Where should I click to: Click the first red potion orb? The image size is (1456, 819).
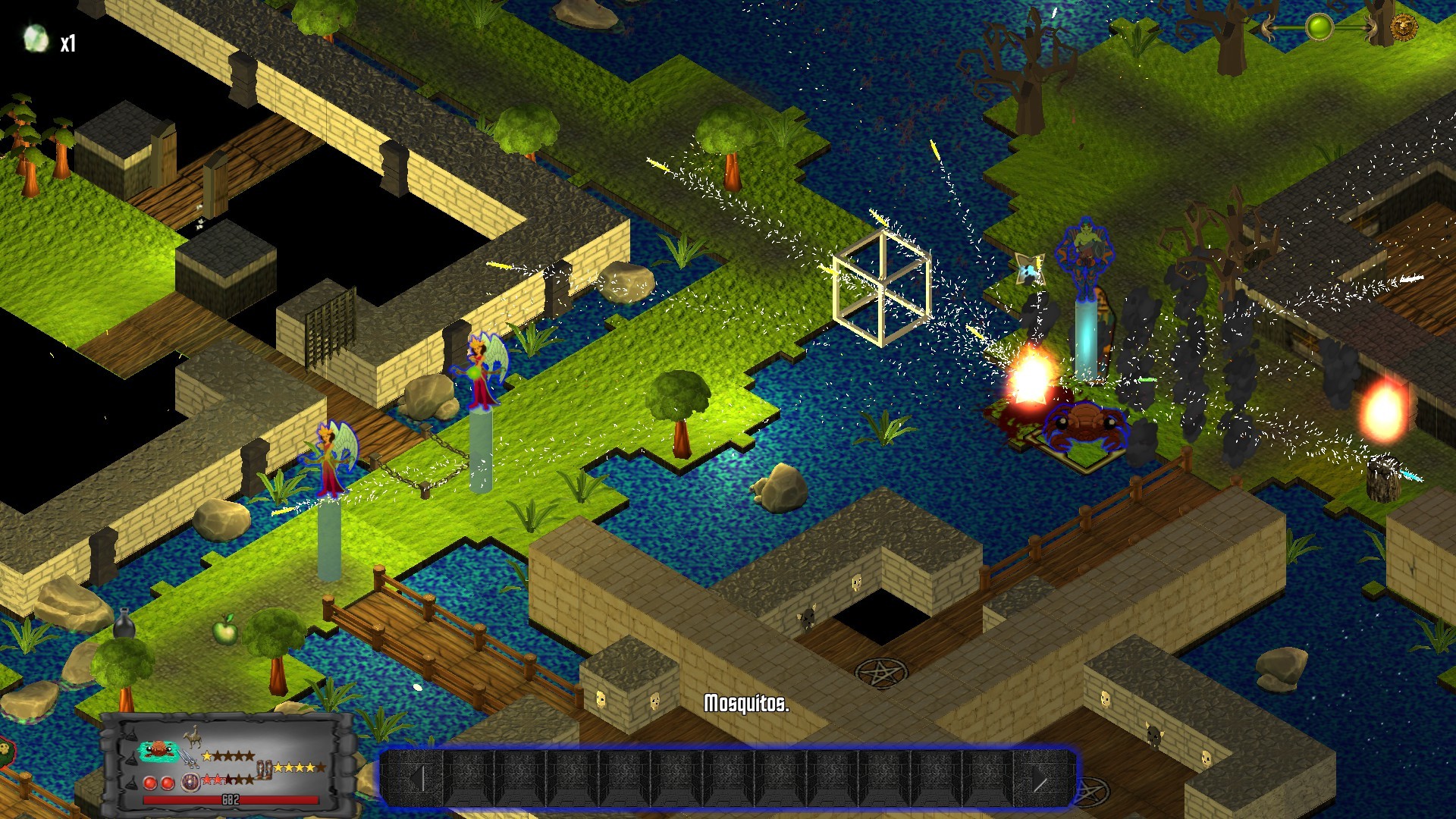(150, 783)
